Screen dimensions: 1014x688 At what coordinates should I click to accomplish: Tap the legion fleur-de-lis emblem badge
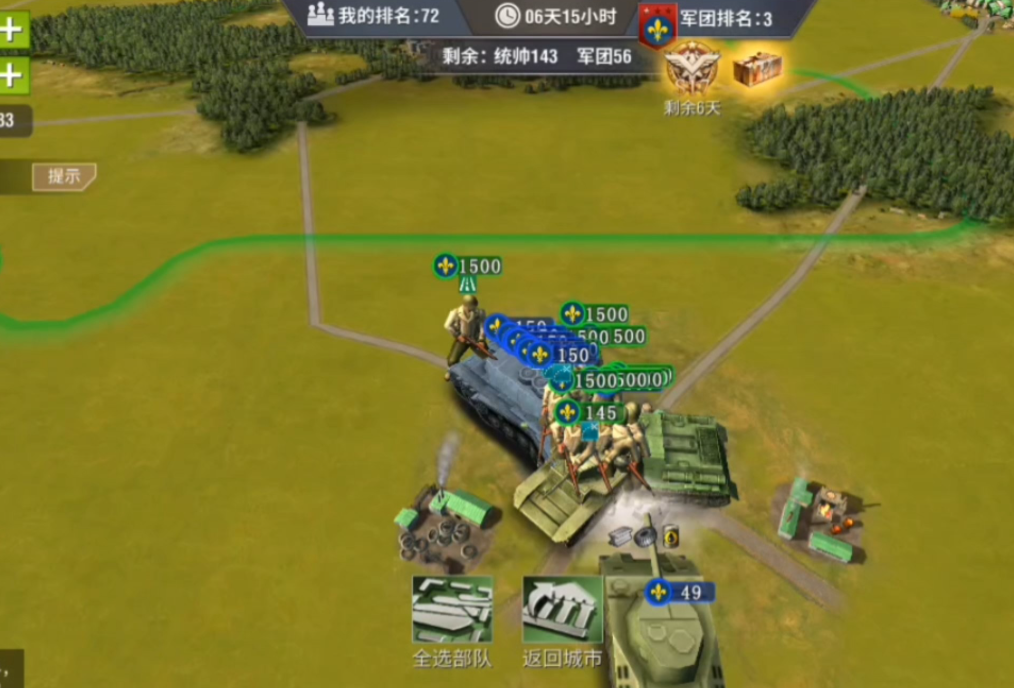click(657, 26)
